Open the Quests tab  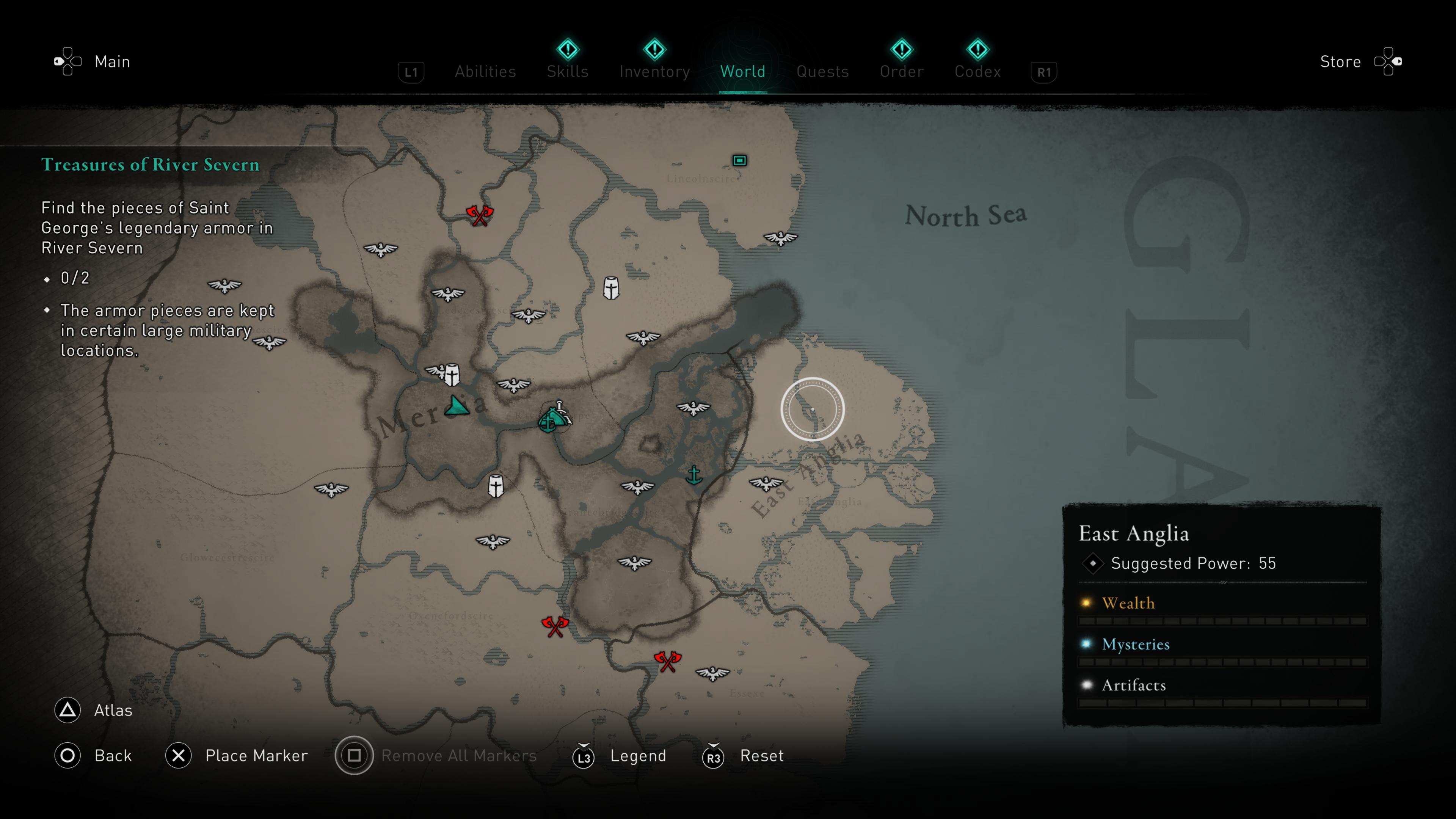pyautogui.click(x=822, y=72)
